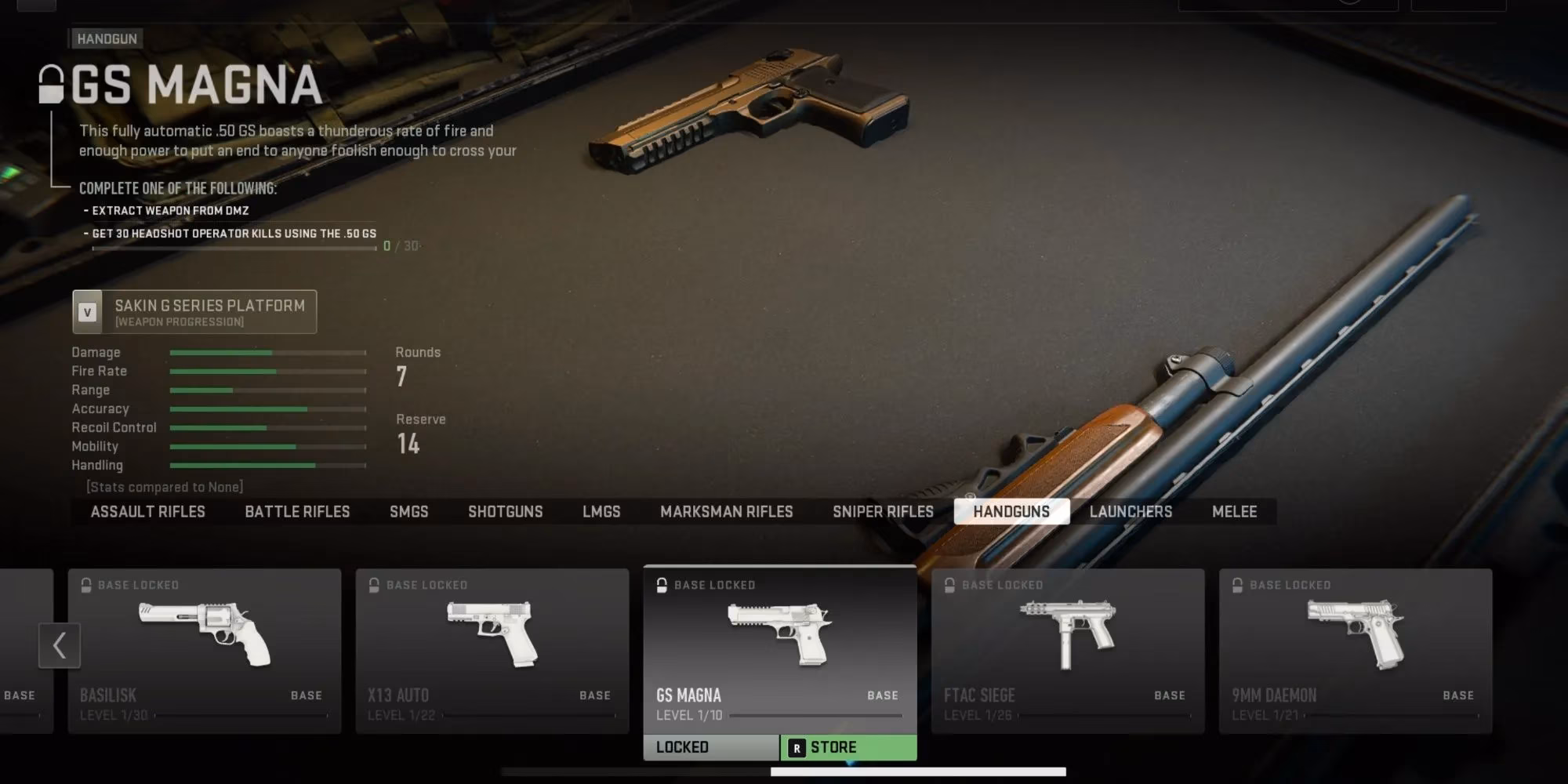1568x784 pixels.
Task: Select the 9mm Daemon pistol tile
Action: pos(1355,651)
